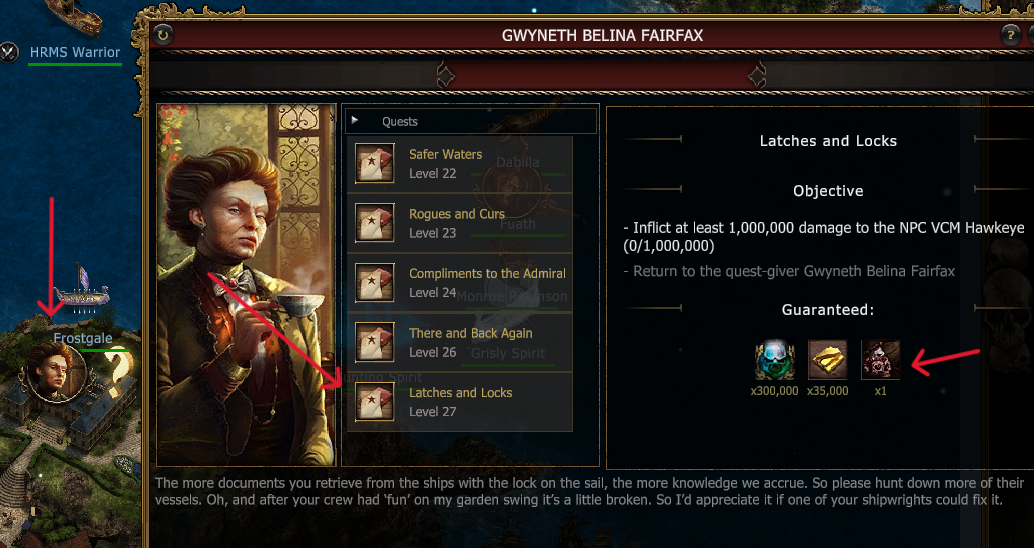Collapse the Quests list header
The width and height of the screenshot is (1034, 548).
(x=355, y=121)
